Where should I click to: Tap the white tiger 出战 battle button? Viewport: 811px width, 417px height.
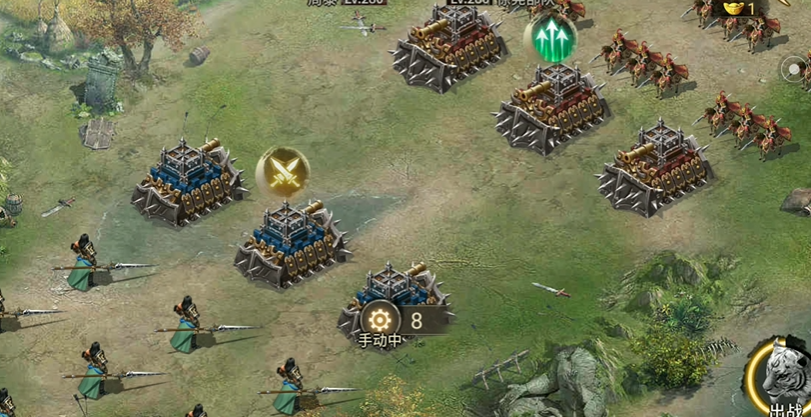783,379
